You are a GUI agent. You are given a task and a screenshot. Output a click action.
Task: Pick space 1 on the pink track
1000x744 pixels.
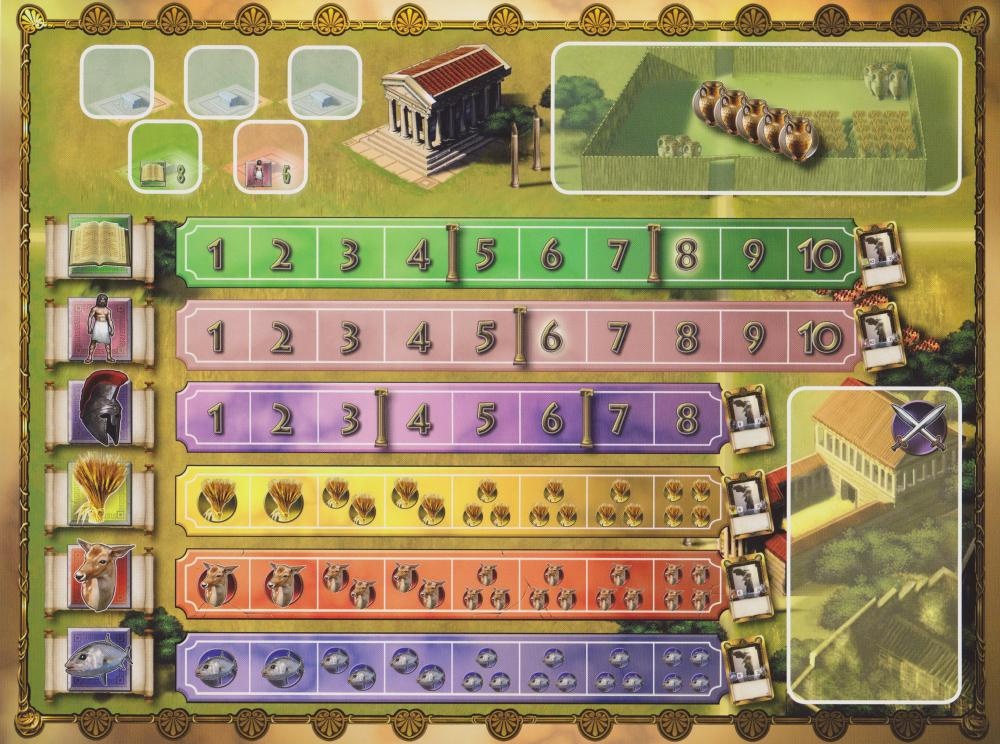[216, 338]
